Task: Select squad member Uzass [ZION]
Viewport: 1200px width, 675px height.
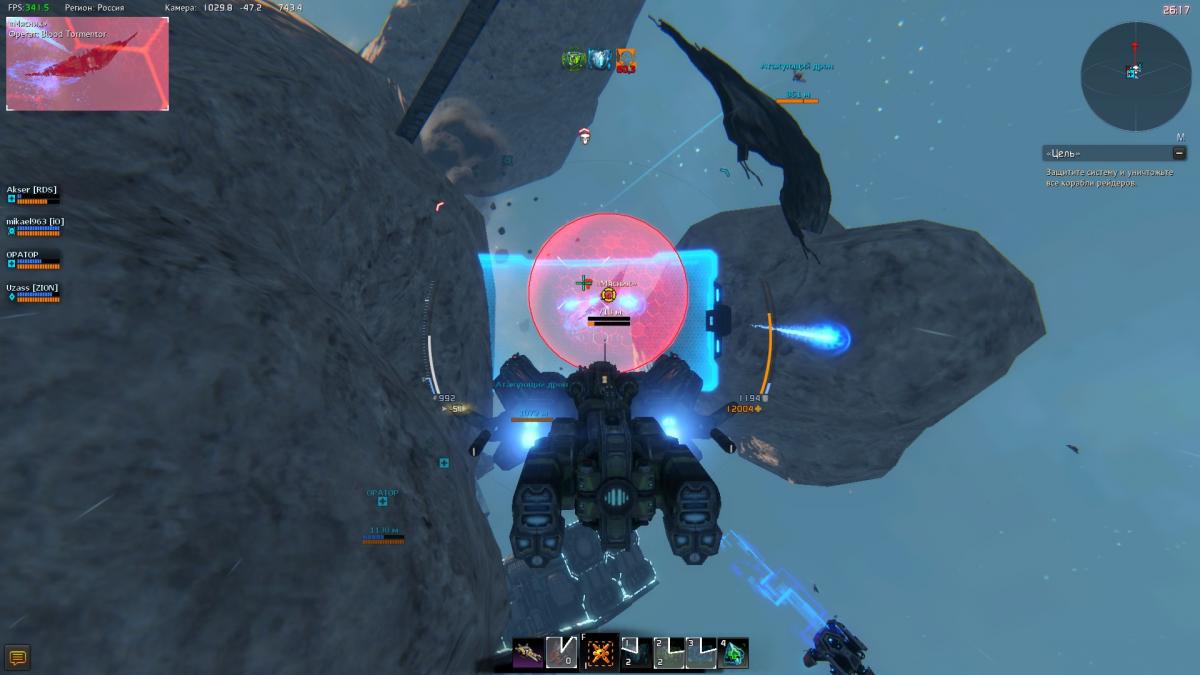Action: click(32, 287)
